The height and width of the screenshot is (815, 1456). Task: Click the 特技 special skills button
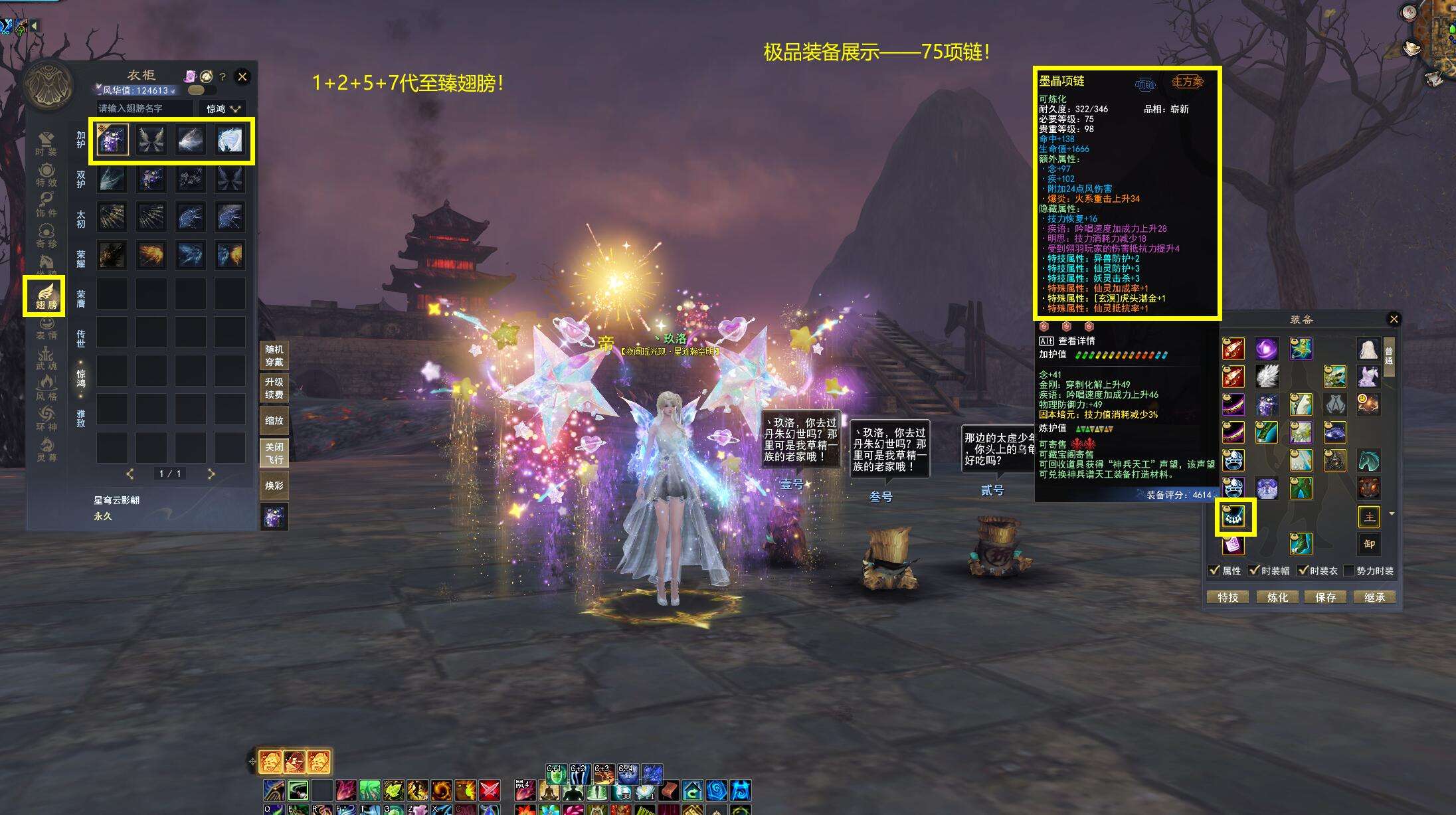tap(1228, 597)
